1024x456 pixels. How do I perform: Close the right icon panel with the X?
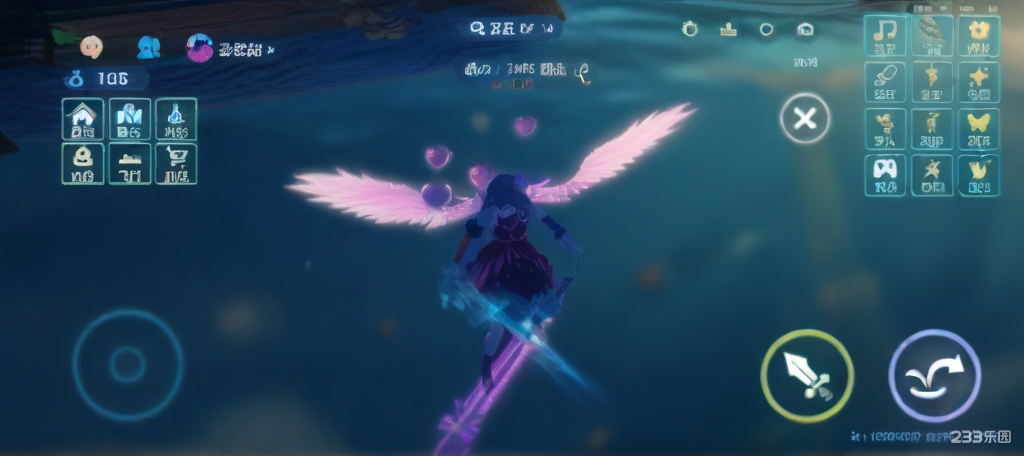click(804, 119)
